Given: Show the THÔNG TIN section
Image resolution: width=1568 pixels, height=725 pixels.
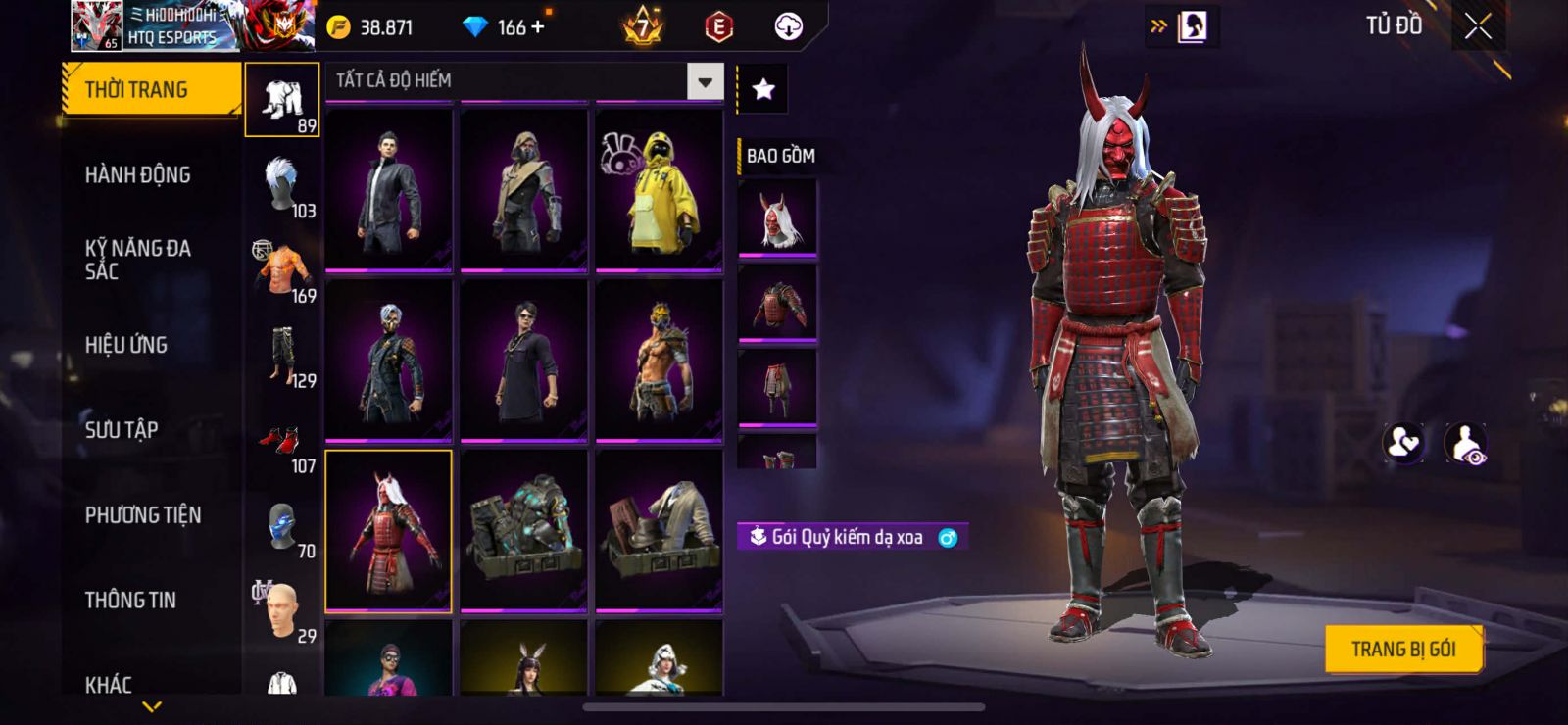Looking at the screenshot, I should tap(130, 601).
